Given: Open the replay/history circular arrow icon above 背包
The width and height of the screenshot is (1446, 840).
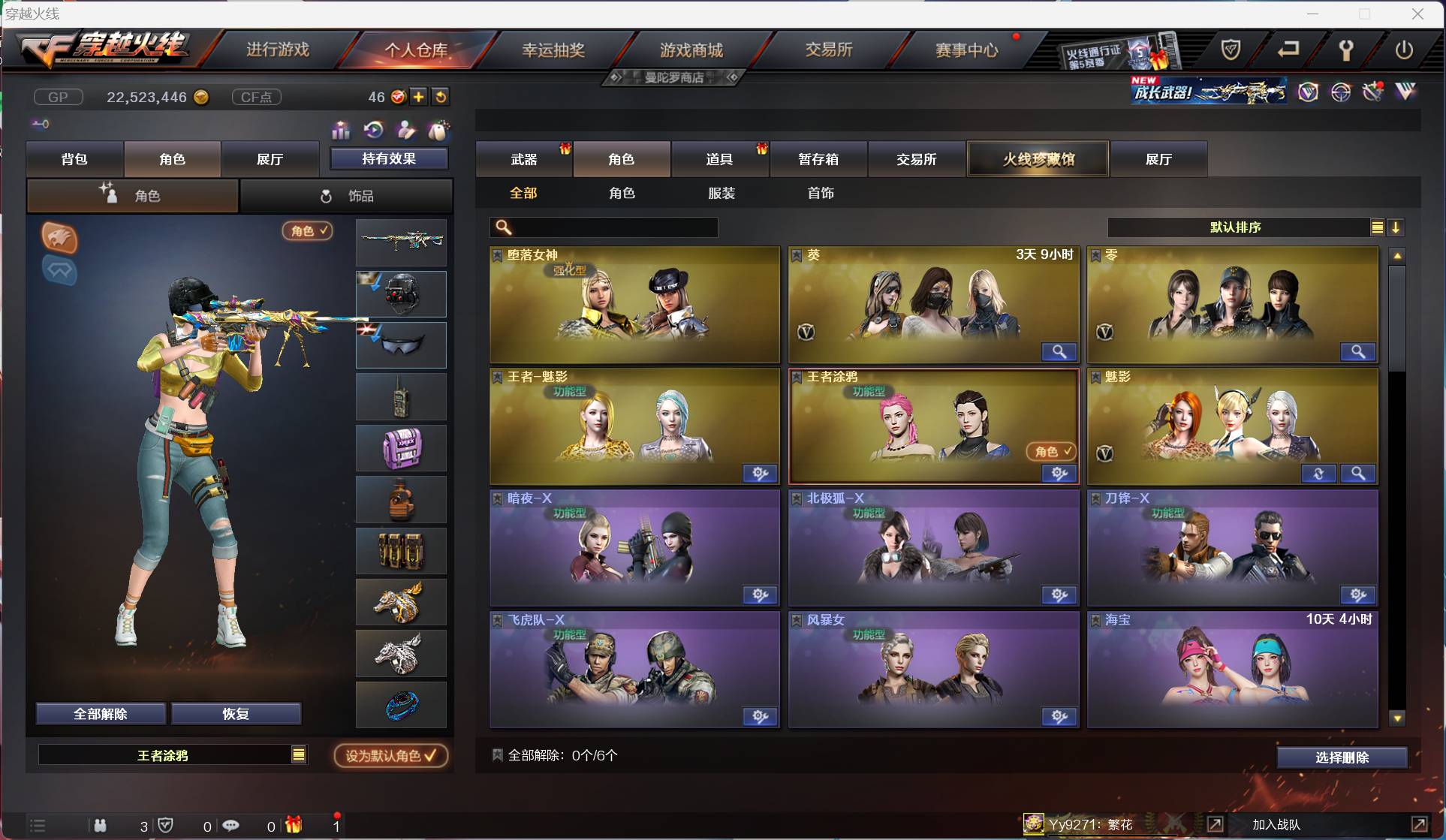Looking at the screenshot, I should (x=373, y=130).
